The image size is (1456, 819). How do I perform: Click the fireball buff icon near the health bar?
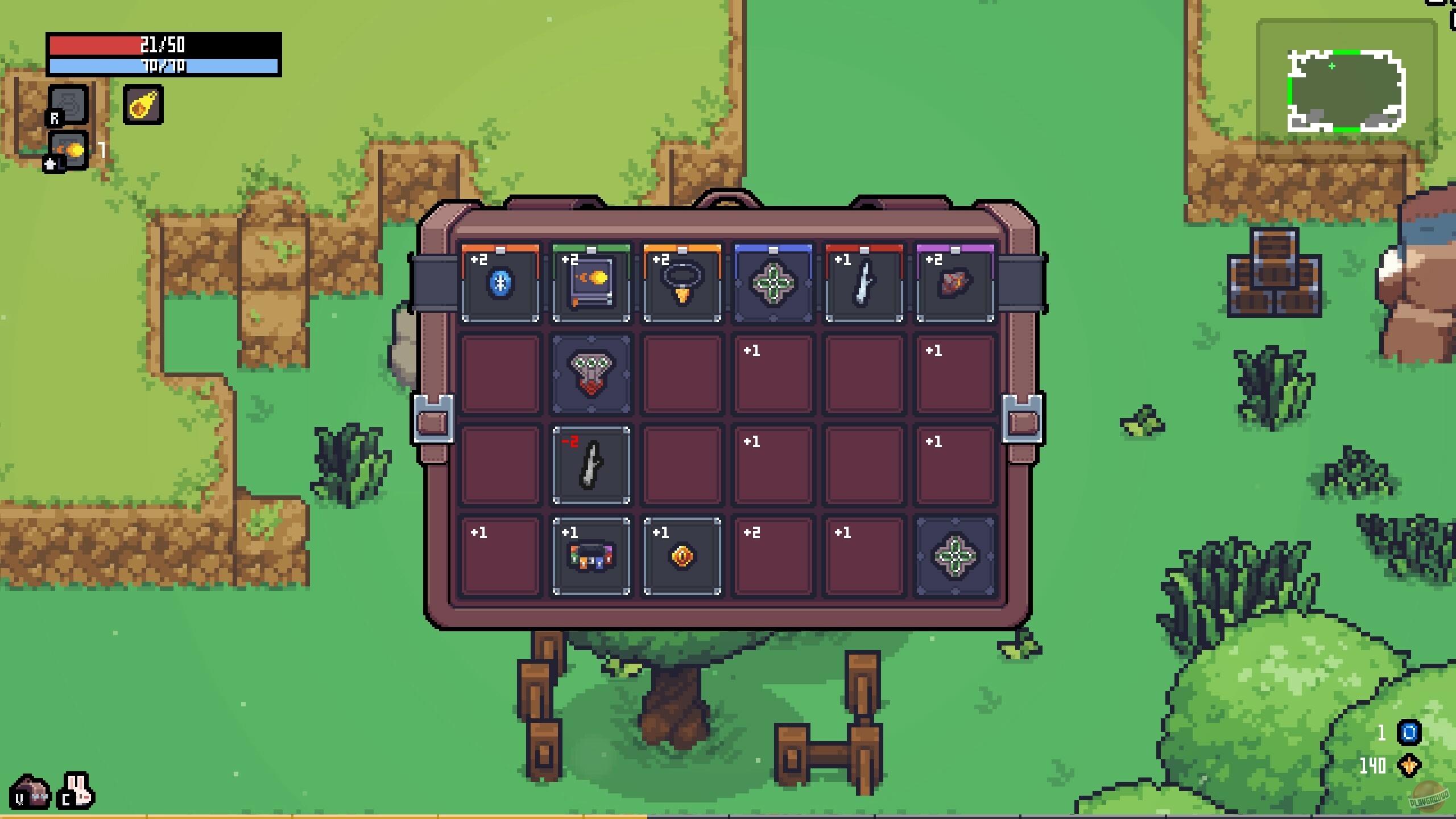tap(143, 105)
